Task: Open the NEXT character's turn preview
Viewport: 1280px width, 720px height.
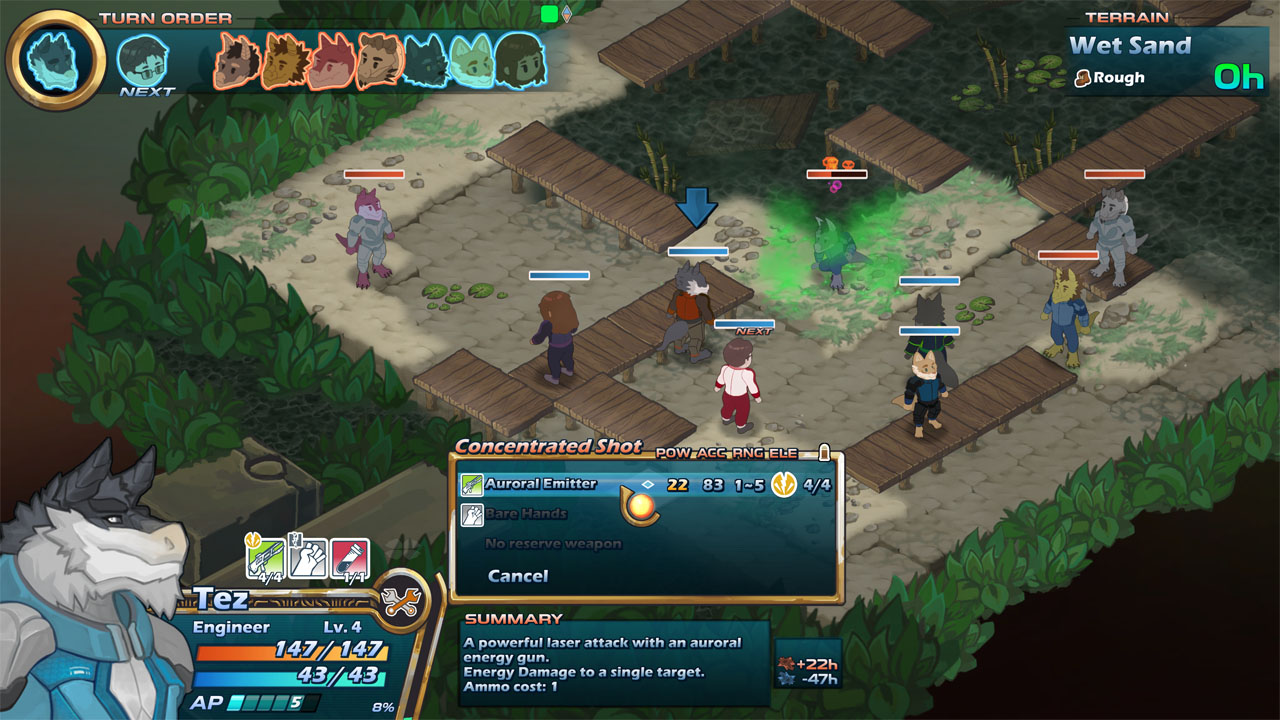Action: (x=142, y=58)
